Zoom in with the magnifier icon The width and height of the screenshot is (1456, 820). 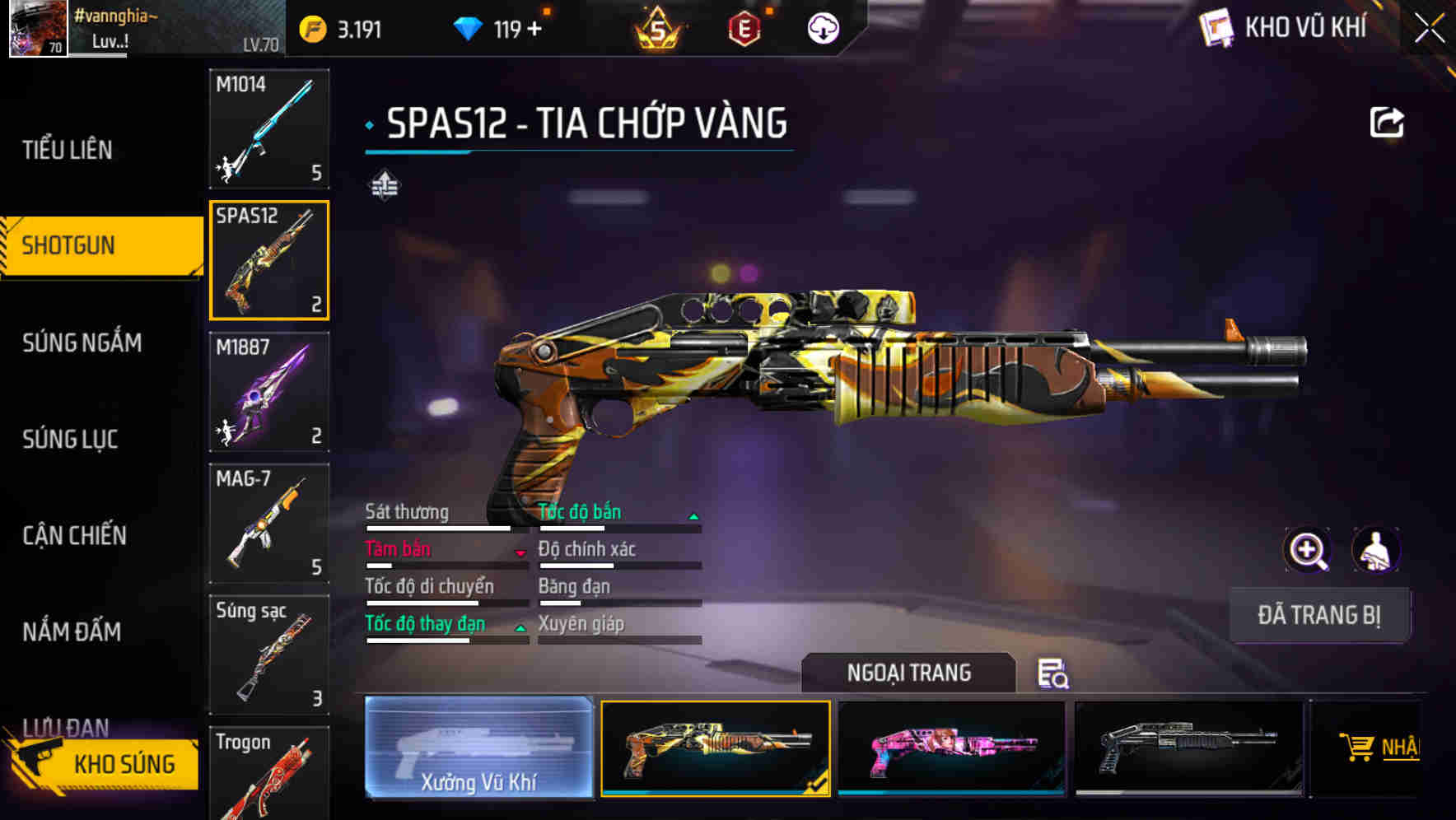pyautogui.click(x=1308, y=550)
